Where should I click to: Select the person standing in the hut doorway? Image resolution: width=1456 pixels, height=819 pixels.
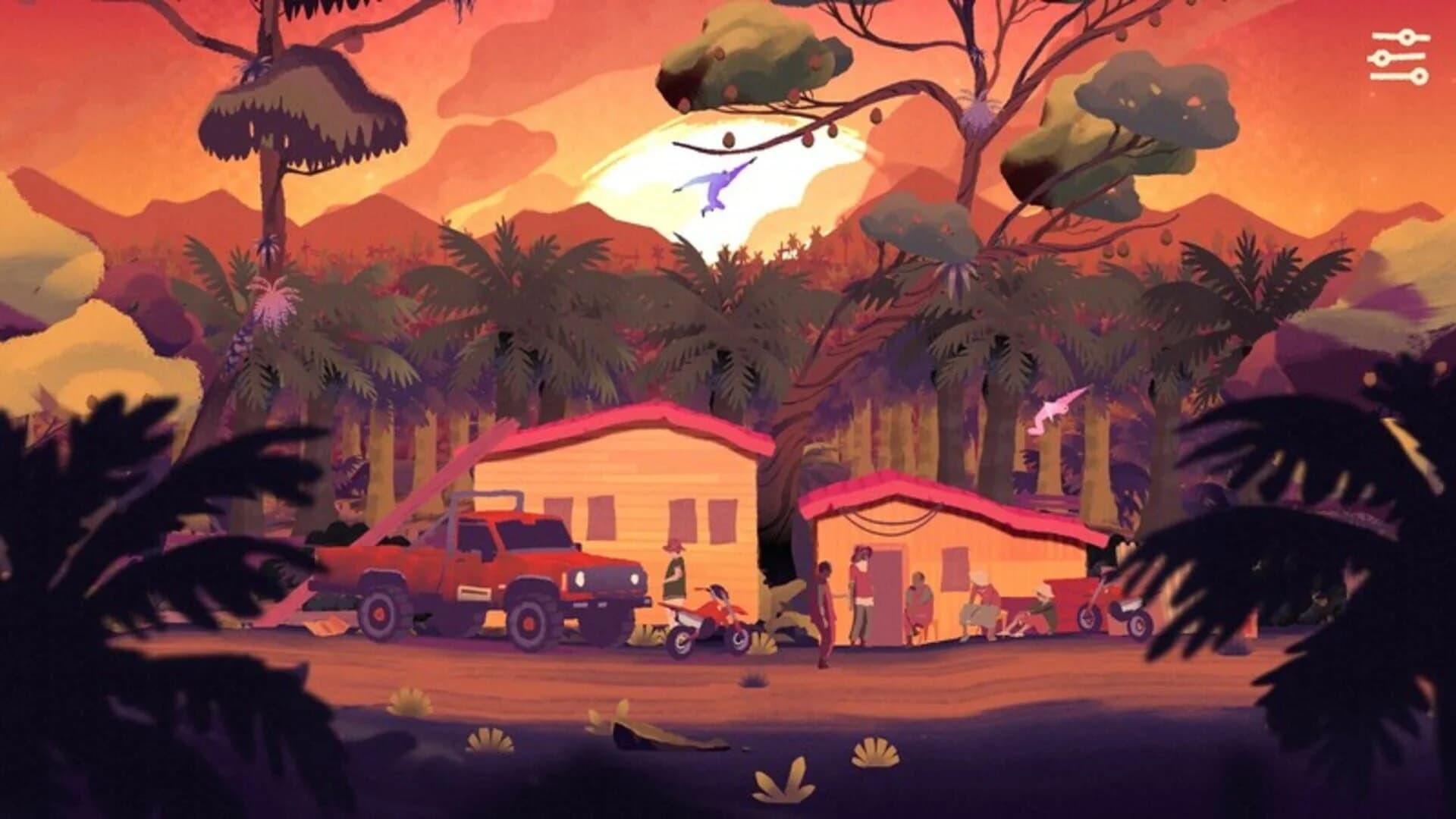[864, 591]
